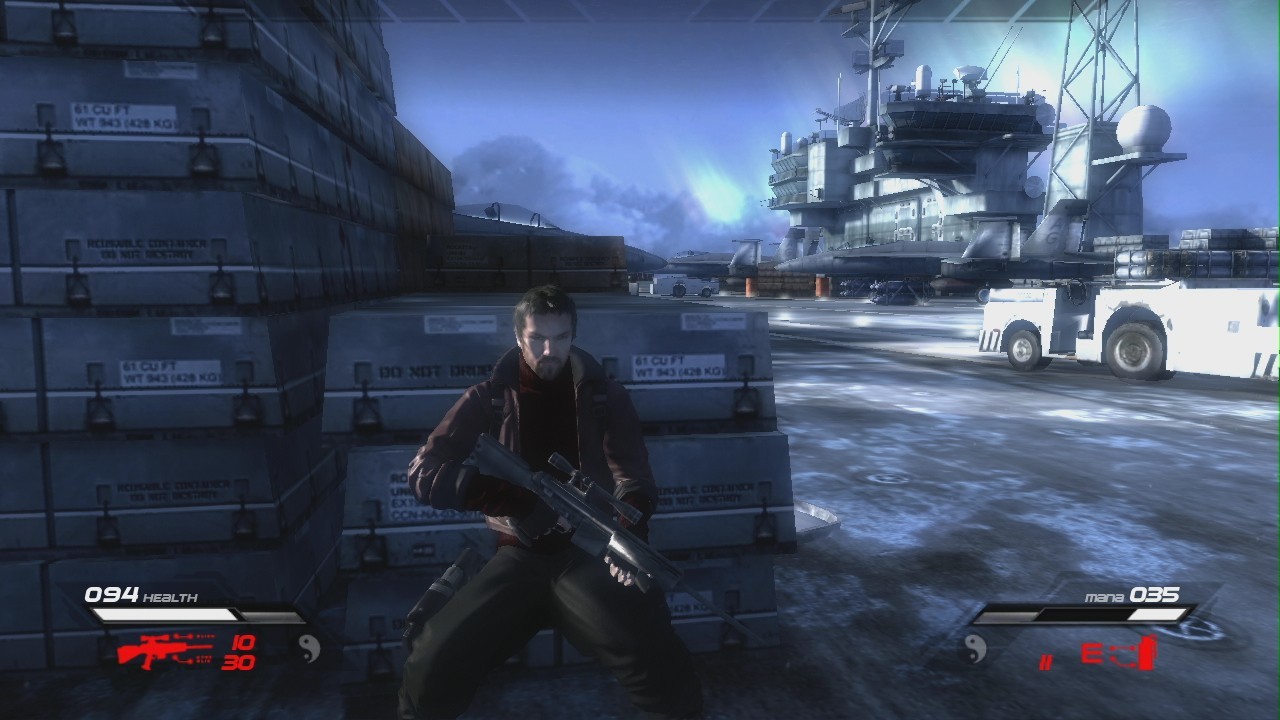Click the '61 CU FT' label on the container

[660, 362]
